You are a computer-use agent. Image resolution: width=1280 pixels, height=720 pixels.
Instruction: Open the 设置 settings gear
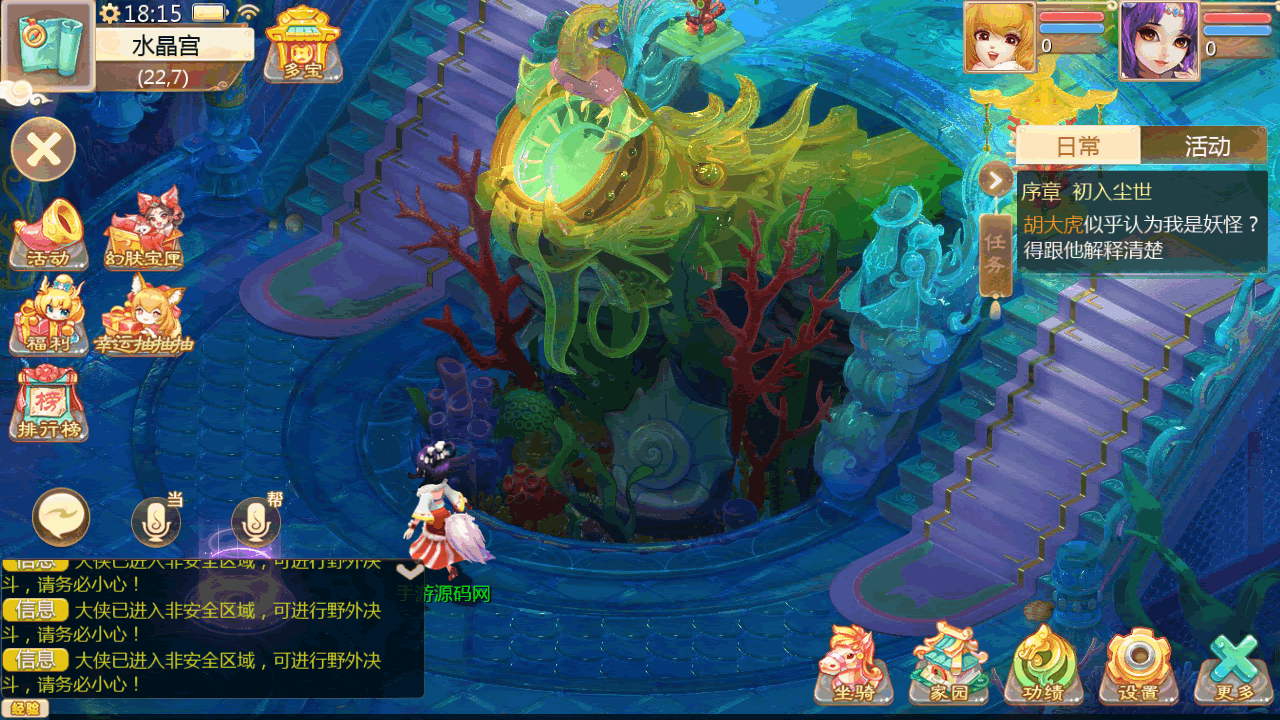[x=1138, y=664]
